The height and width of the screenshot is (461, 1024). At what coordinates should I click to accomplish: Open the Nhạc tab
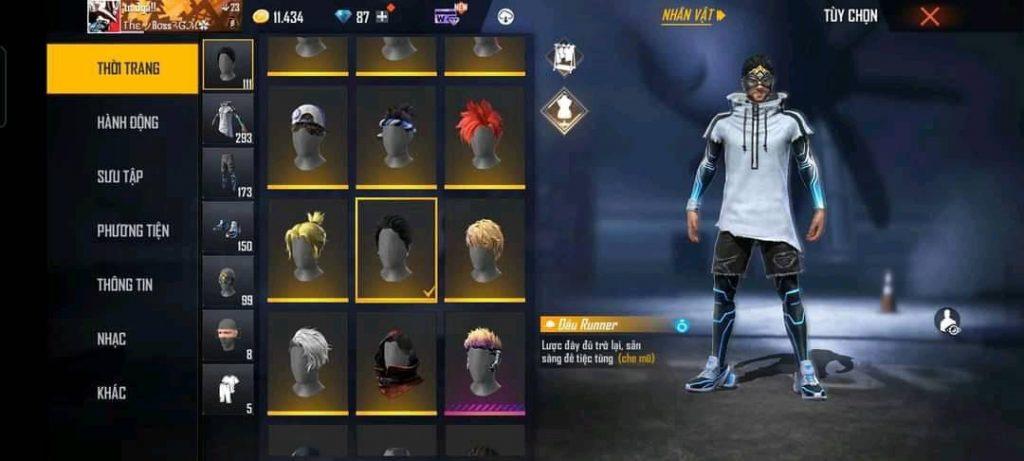click(112, 339)
